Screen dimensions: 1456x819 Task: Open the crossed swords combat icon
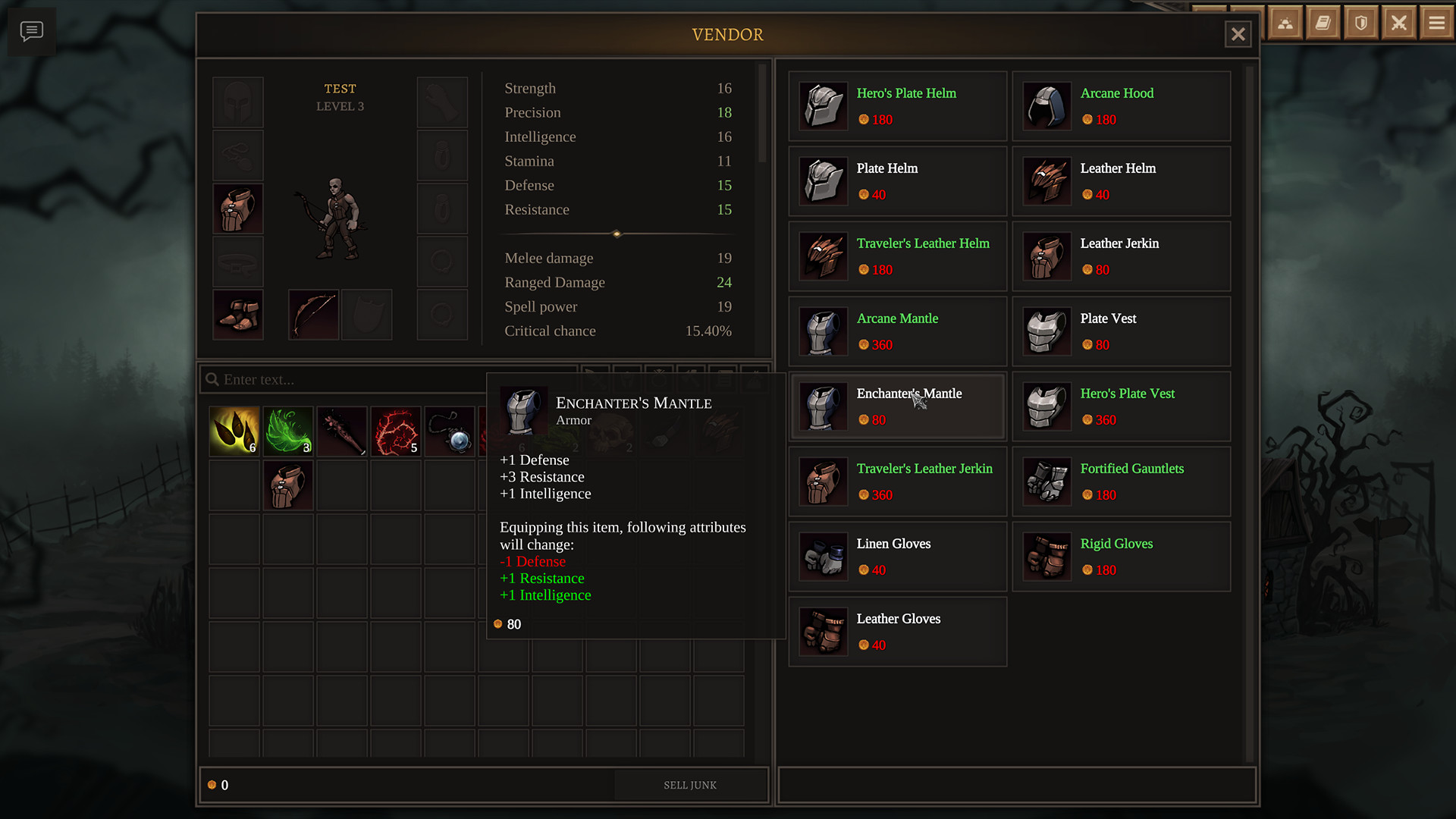click(1398, 23)
